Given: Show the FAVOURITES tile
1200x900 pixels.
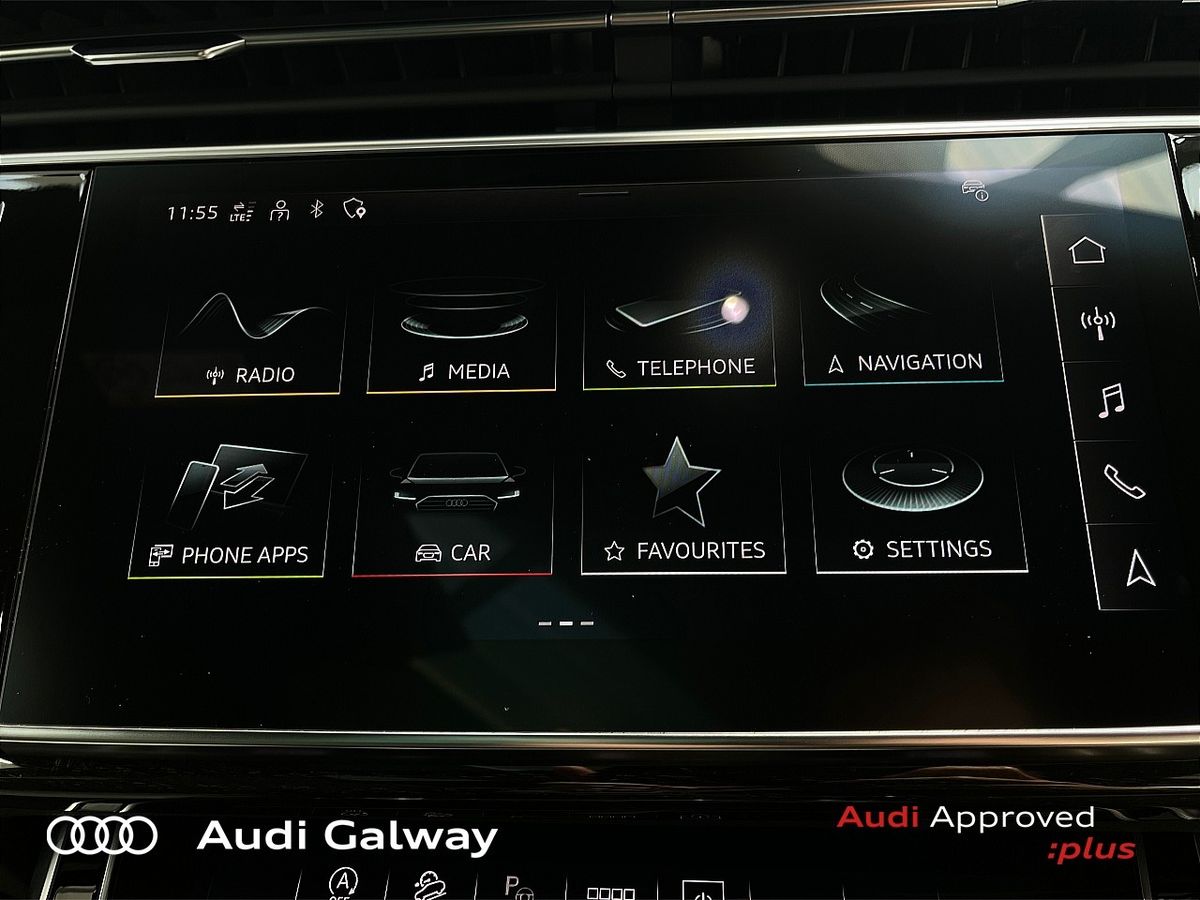Looking at the screenshot, I should 683,506.
